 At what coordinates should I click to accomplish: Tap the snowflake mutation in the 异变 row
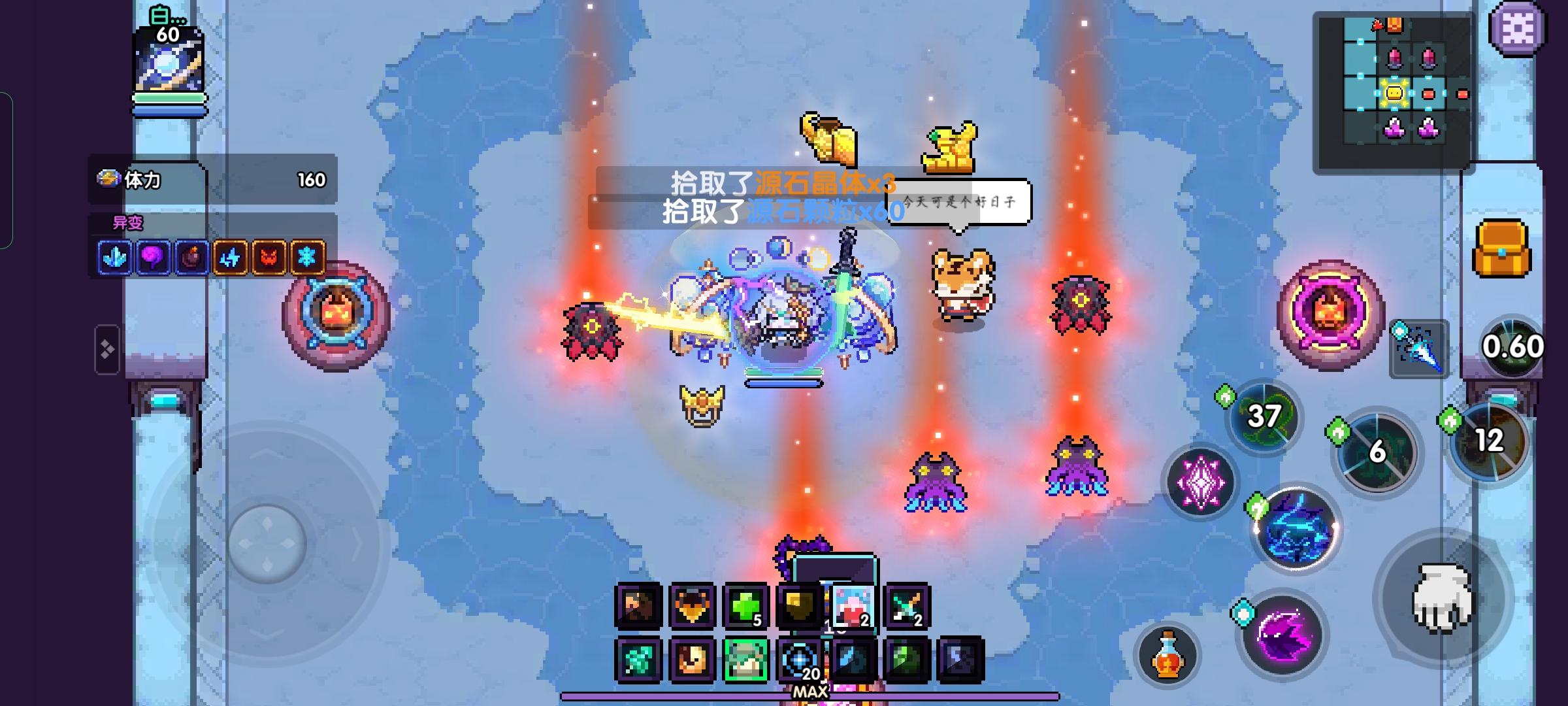[x=304, y=258]
